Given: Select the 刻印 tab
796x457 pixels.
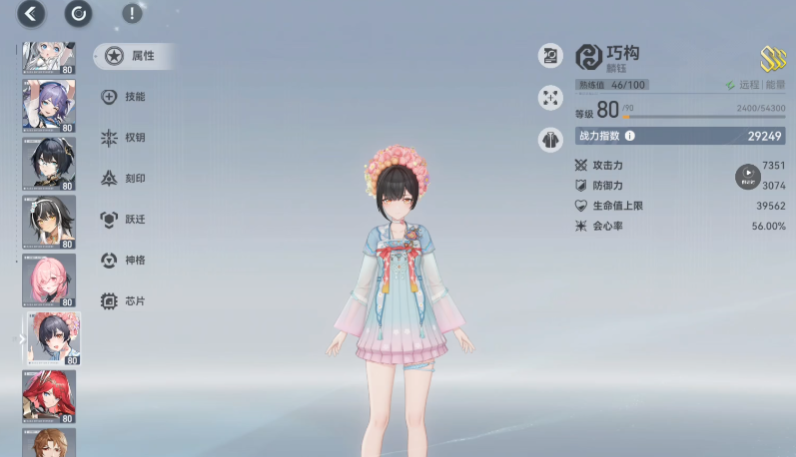Looking at the screenshot, I should [125, 178].
